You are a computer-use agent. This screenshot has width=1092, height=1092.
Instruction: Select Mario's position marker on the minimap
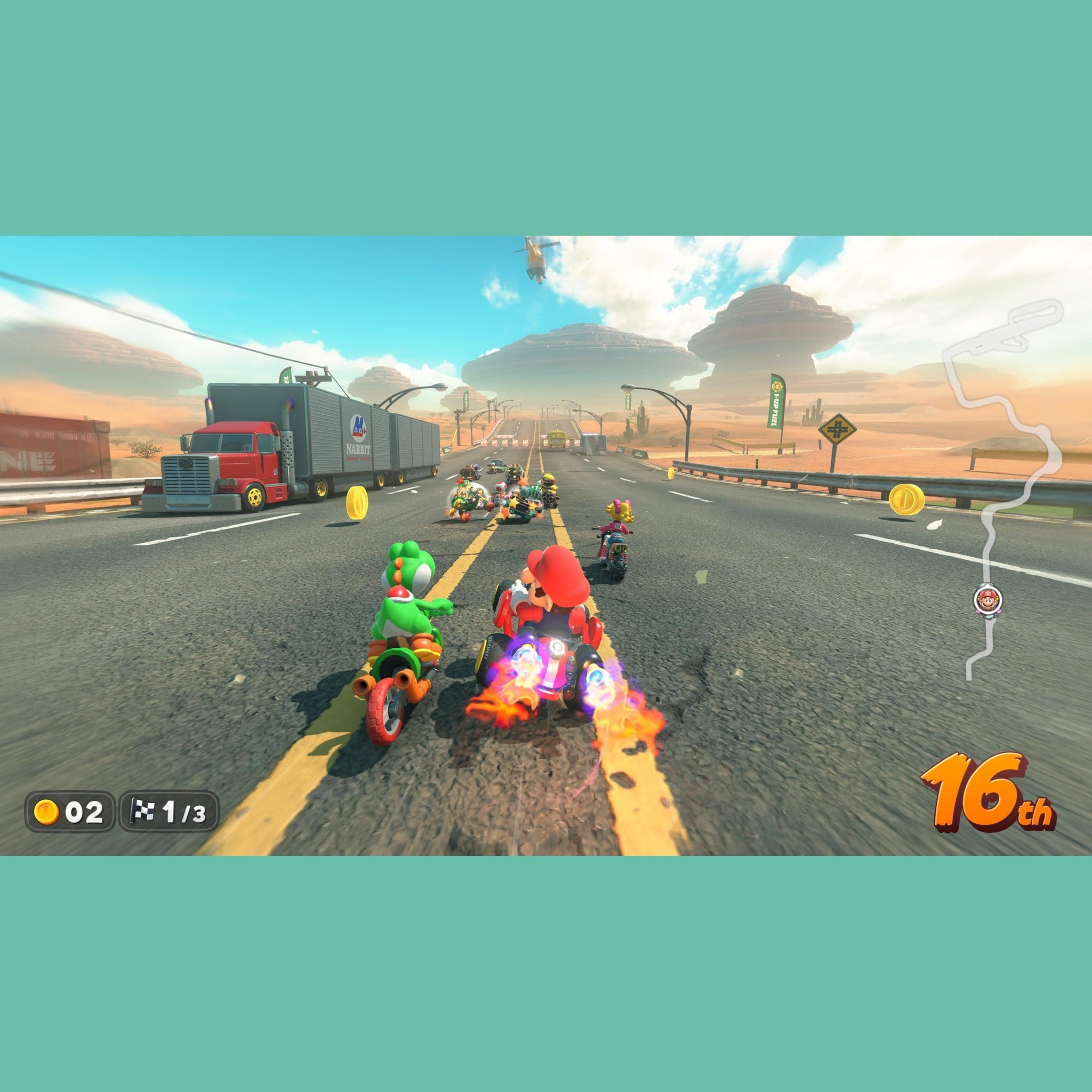[x=987, y=600]
